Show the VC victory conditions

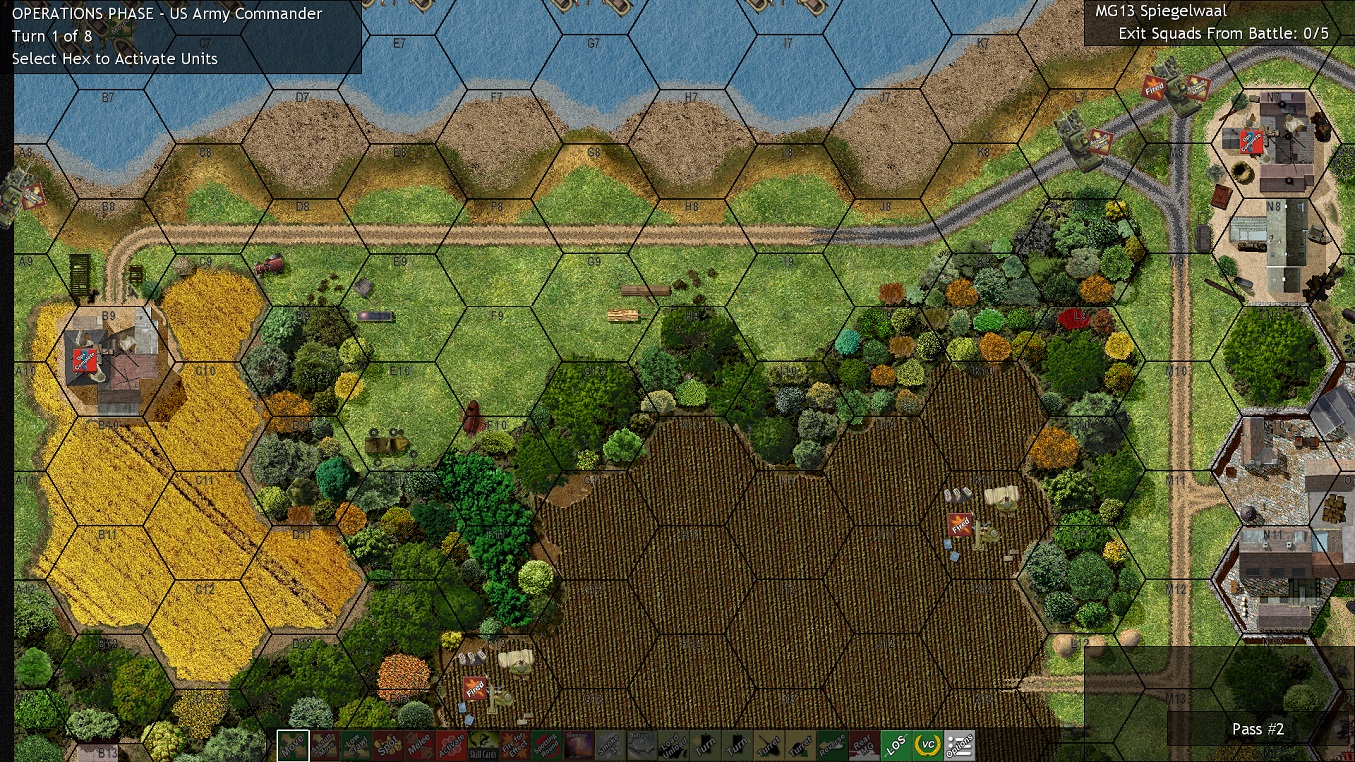point(927,746)
